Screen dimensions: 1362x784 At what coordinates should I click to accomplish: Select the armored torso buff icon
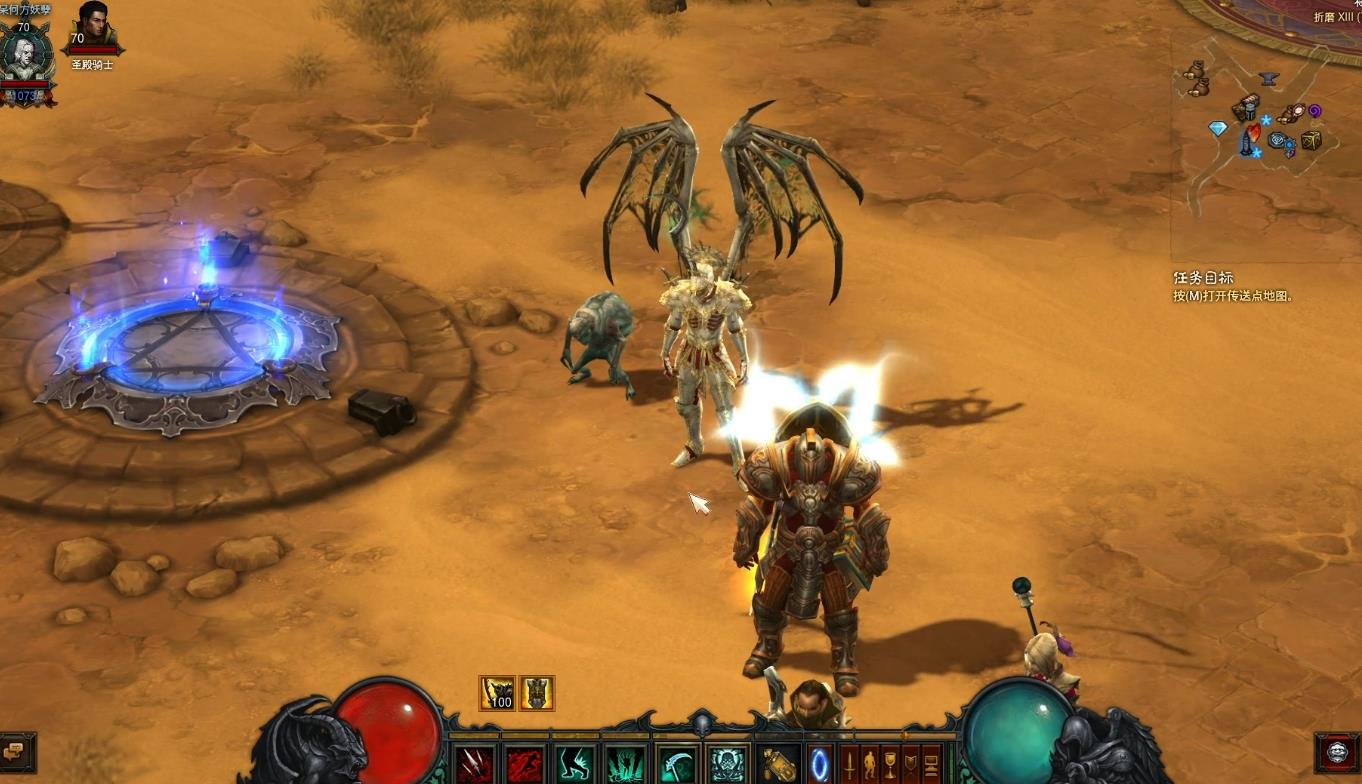537,692
